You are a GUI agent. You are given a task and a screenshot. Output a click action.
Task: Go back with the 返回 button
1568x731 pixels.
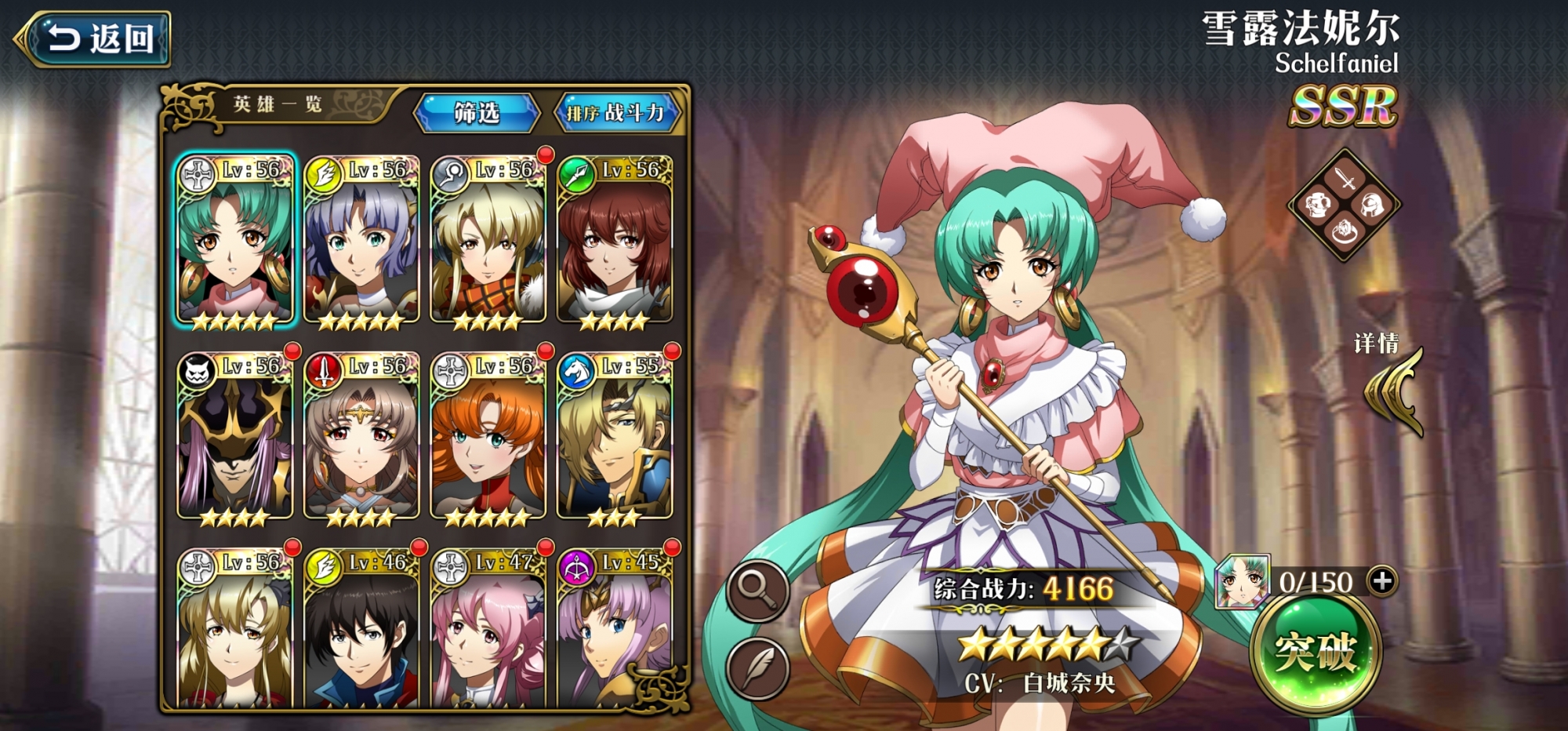click(94, 38)
